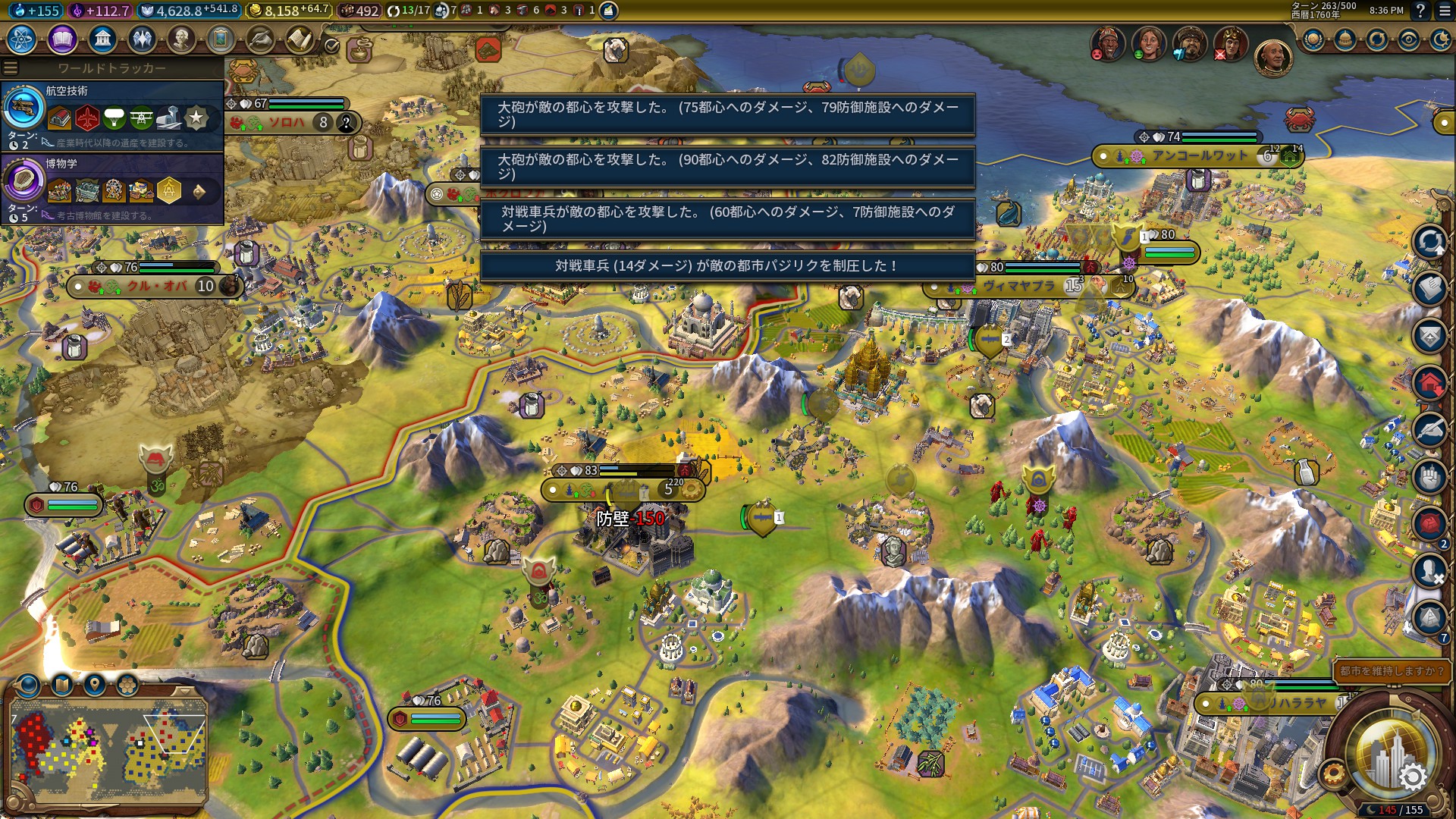
Task: Collapse the minimap with the arrow tab
Action: pos(185,691)
